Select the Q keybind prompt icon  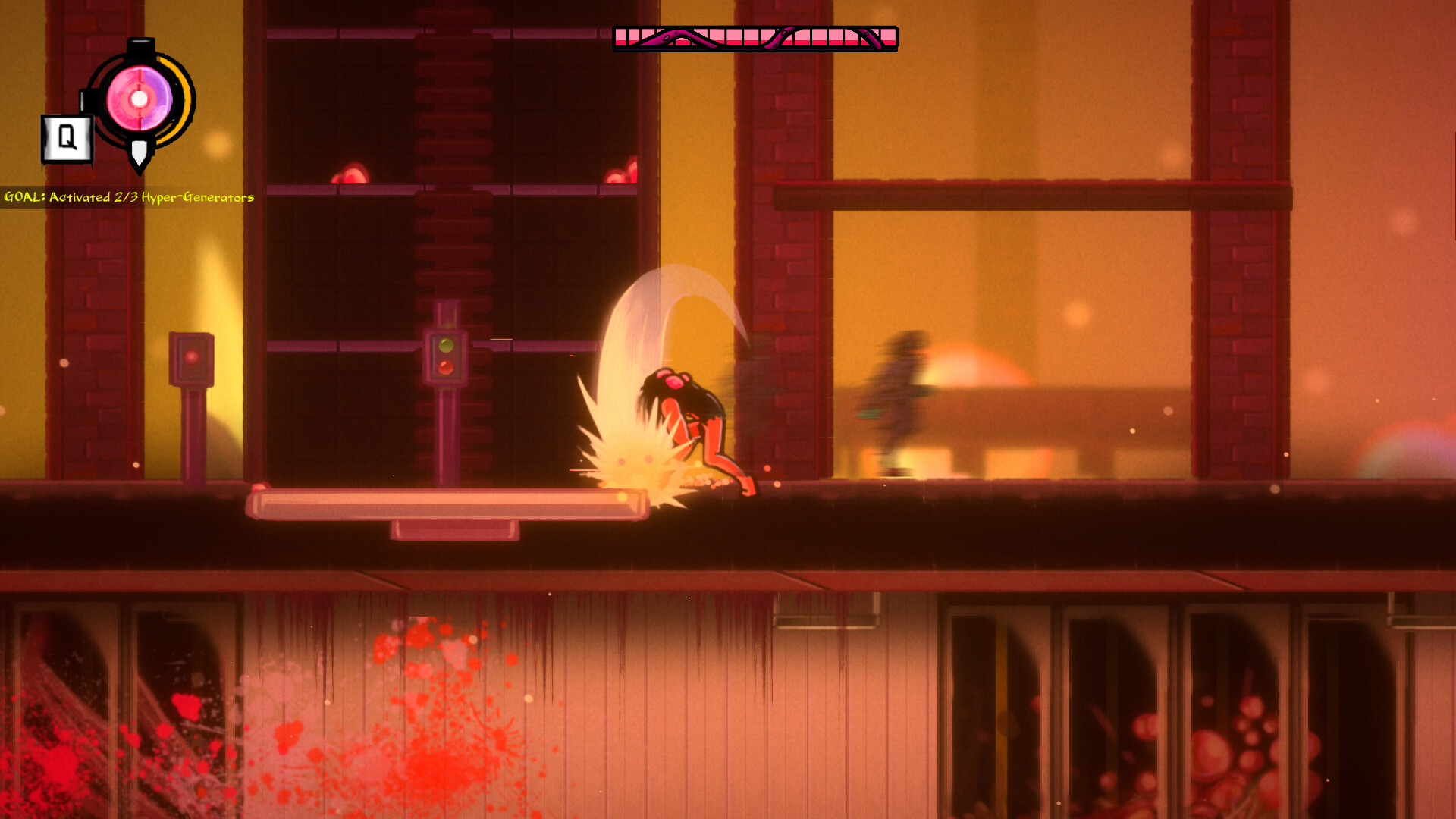[x=67, y=136]
